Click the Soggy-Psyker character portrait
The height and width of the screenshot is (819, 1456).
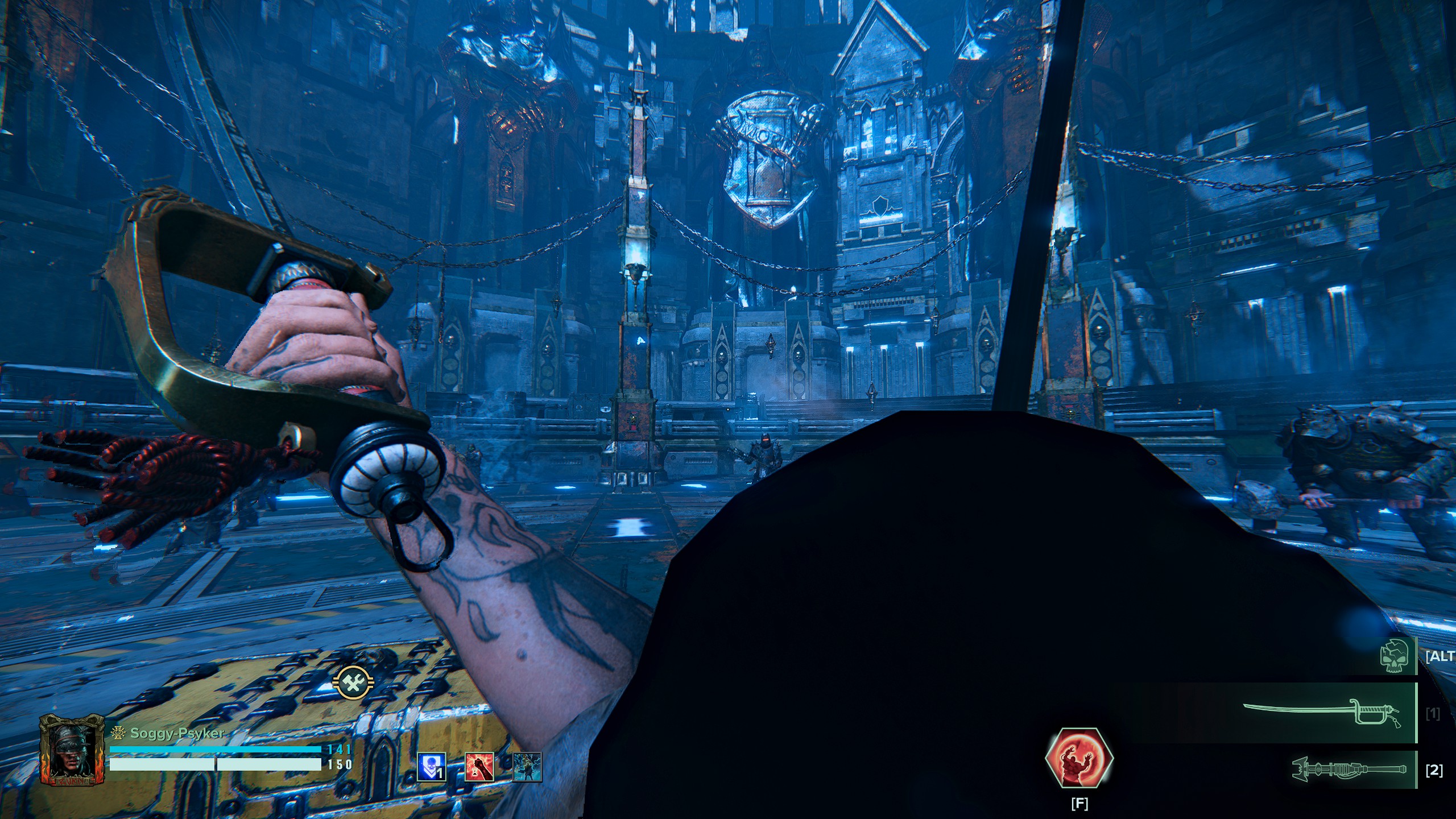[x=73, y=750]
